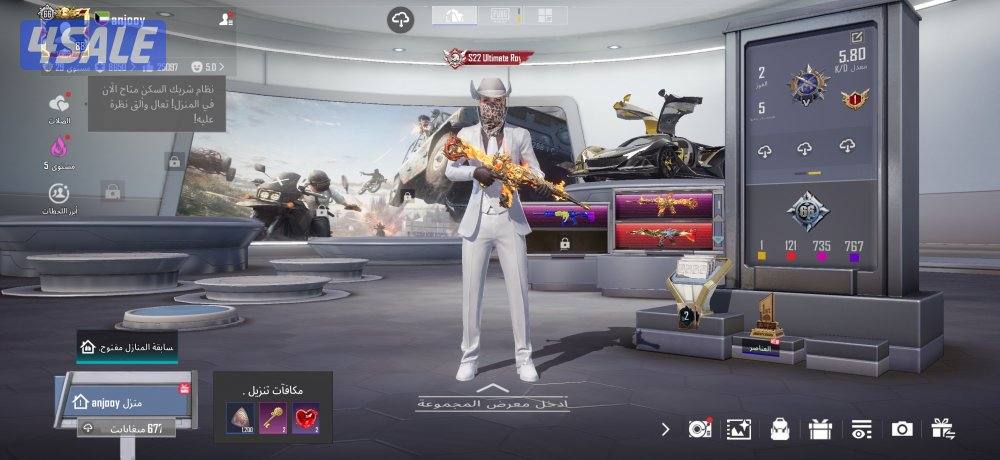Open the pink flame level 5 icon
This screenshot has width=1000, height=460.
59,148
